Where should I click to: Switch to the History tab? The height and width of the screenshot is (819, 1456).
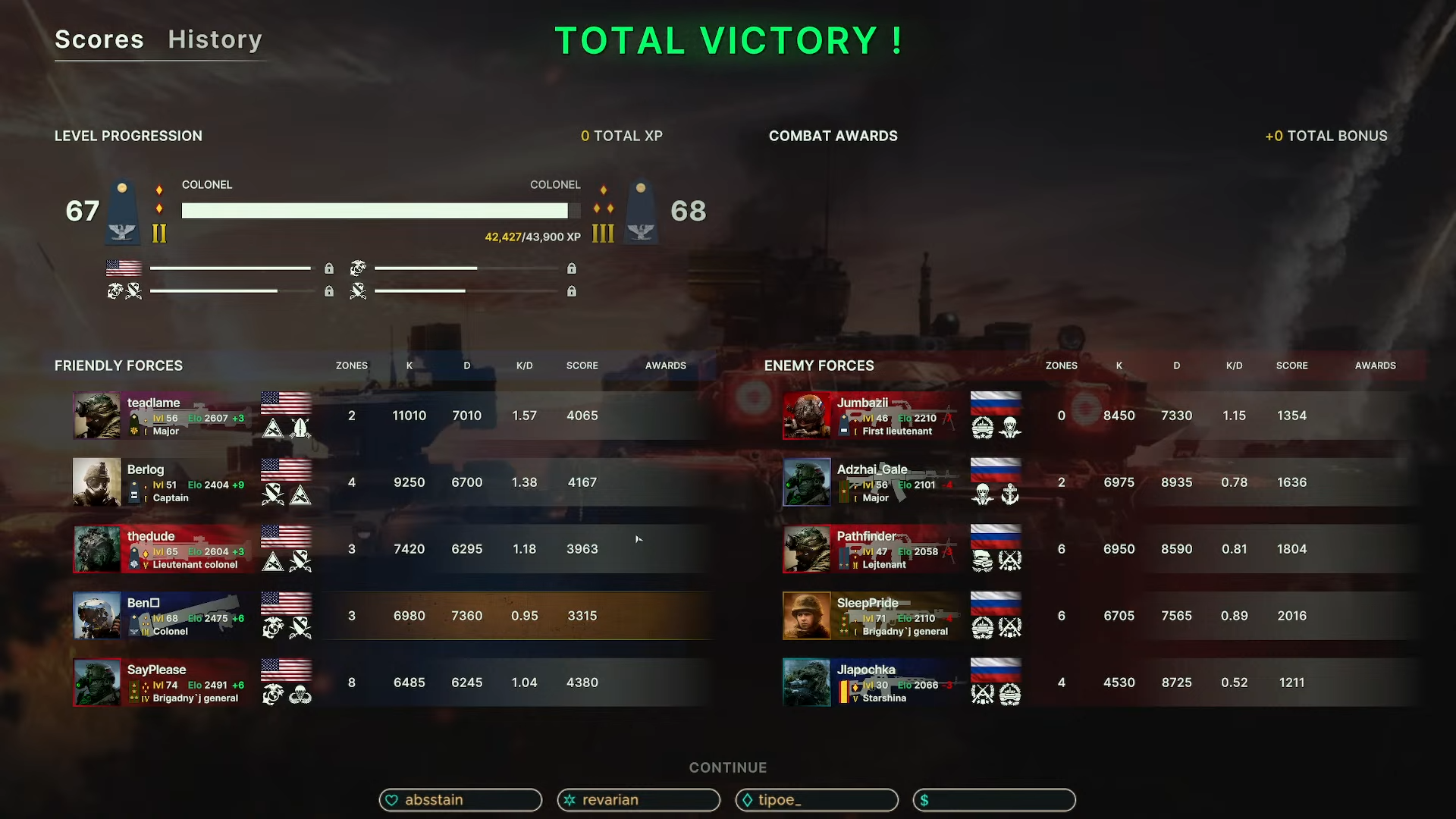click(215, 39)
